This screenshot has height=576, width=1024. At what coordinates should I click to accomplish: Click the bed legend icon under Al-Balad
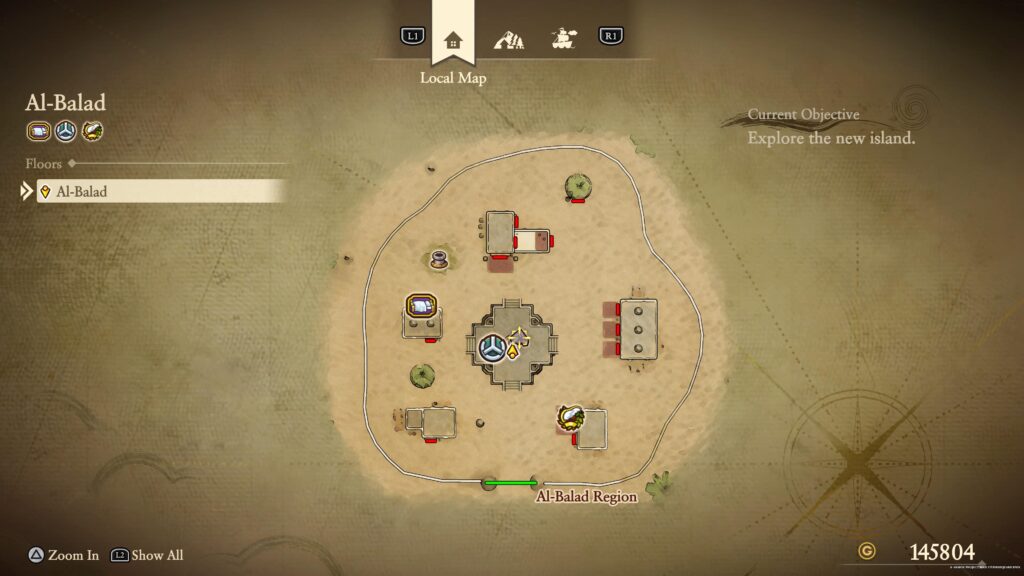tap(38, 130)
